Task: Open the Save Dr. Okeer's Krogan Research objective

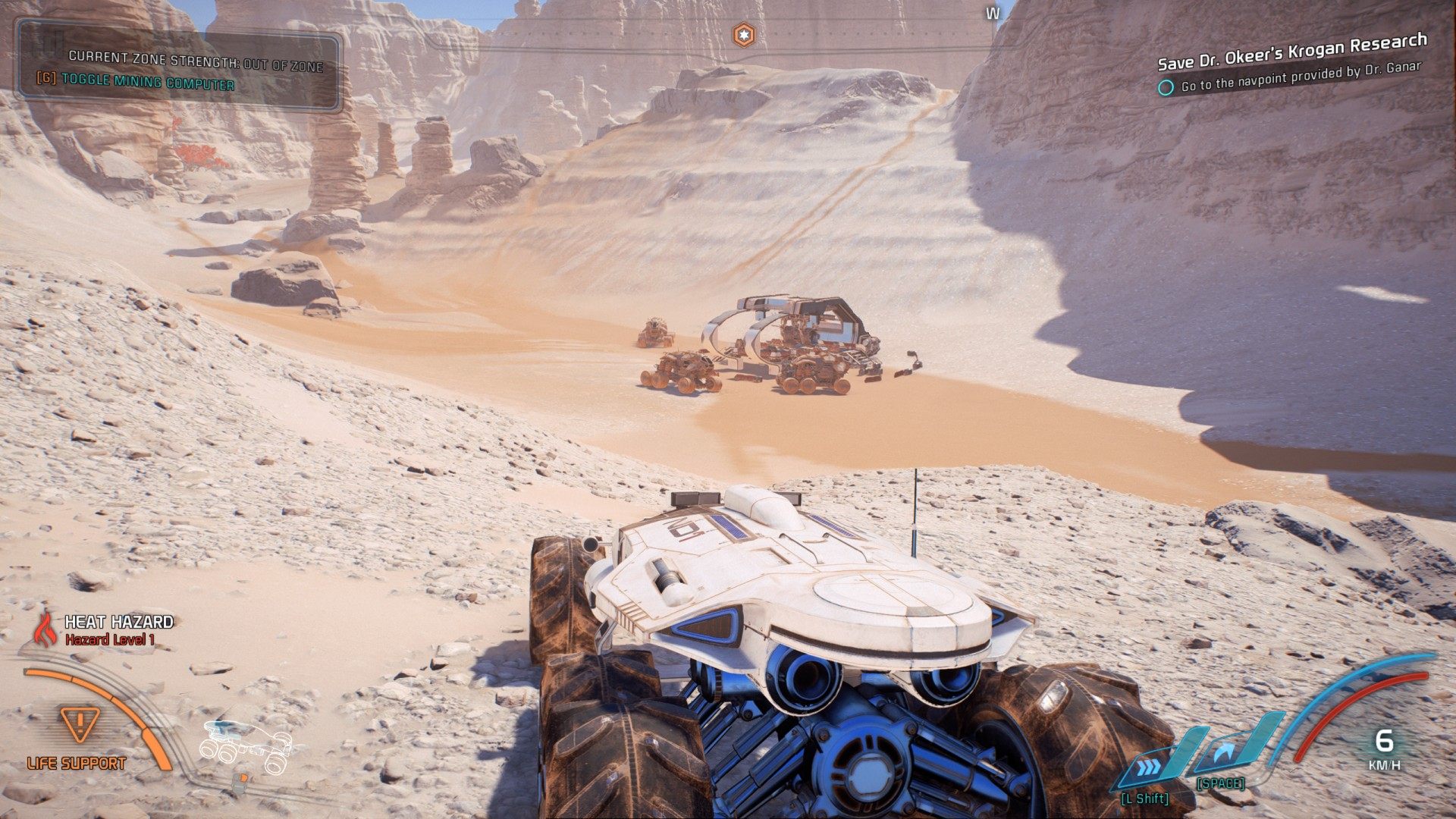Action: pos(1292,52)
